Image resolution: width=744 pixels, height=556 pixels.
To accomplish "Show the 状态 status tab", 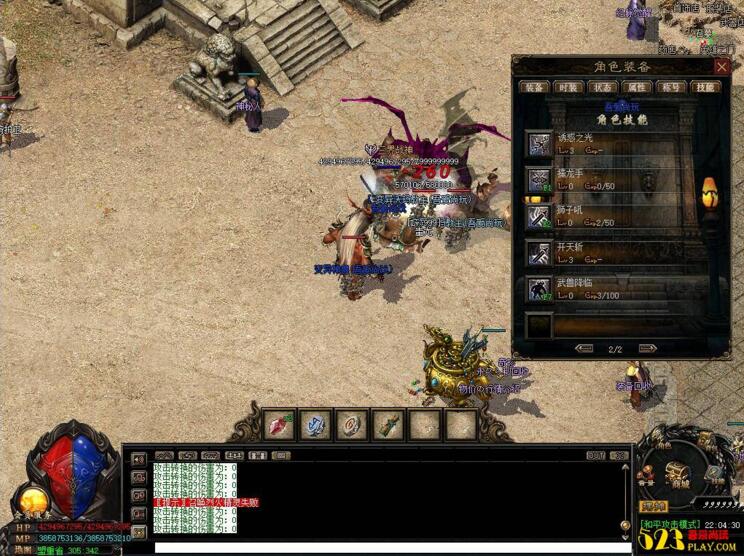I will (603, 88).
